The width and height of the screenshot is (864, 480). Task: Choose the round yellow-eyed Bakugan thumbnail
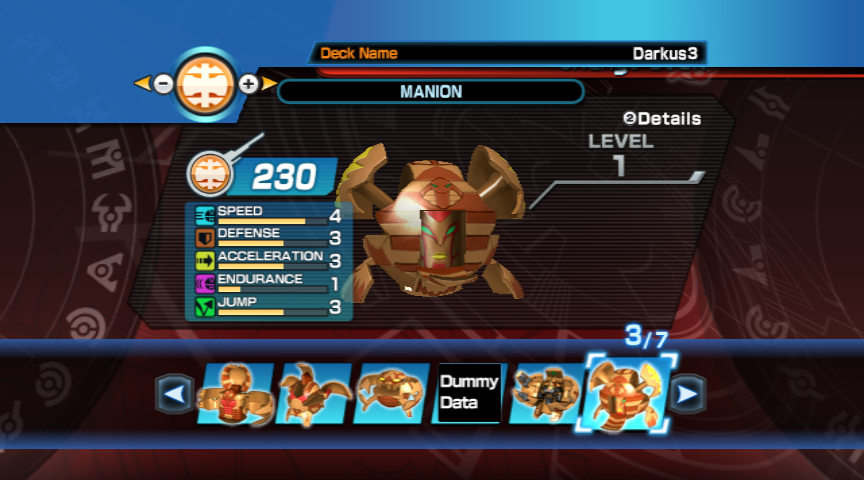pos(390,394)
